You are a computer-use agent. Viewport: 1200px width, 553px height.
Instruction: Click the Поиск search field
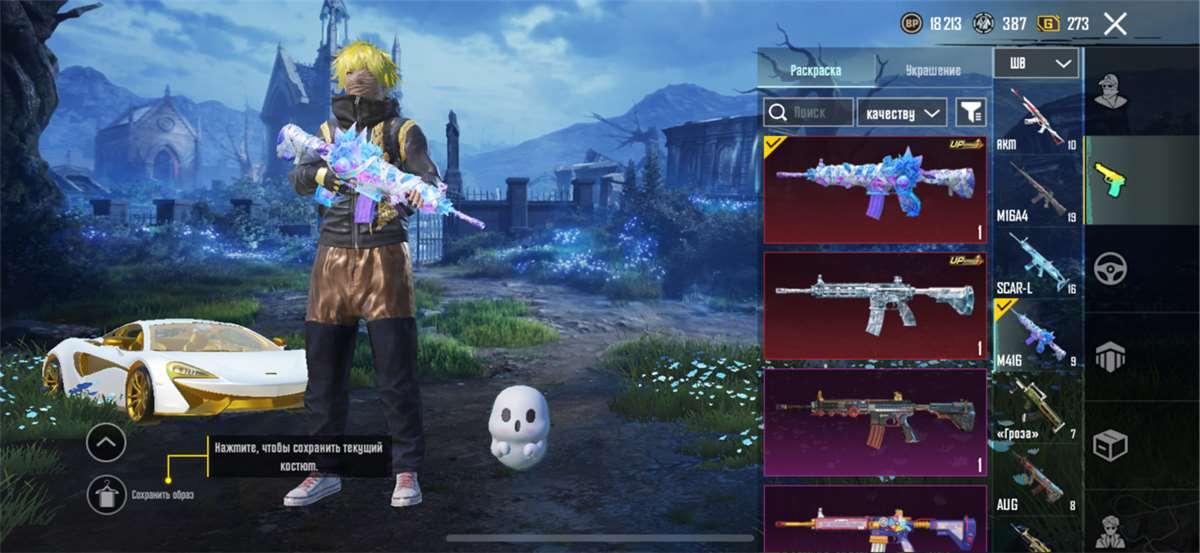click(x=808, y=112)
